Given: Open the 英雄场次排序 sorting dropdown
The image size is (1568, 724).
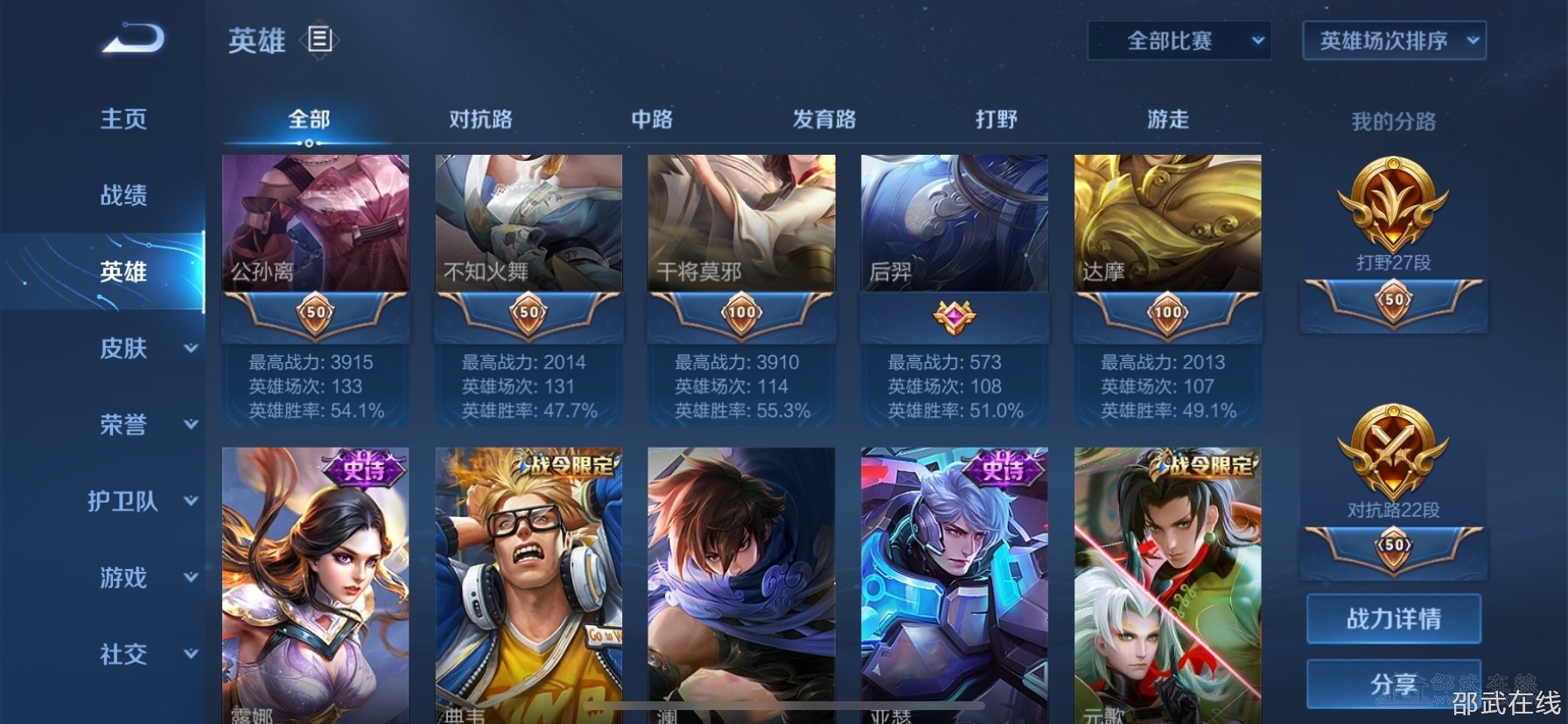Looking at the screenshot, I should click(x=1394, y=41).
